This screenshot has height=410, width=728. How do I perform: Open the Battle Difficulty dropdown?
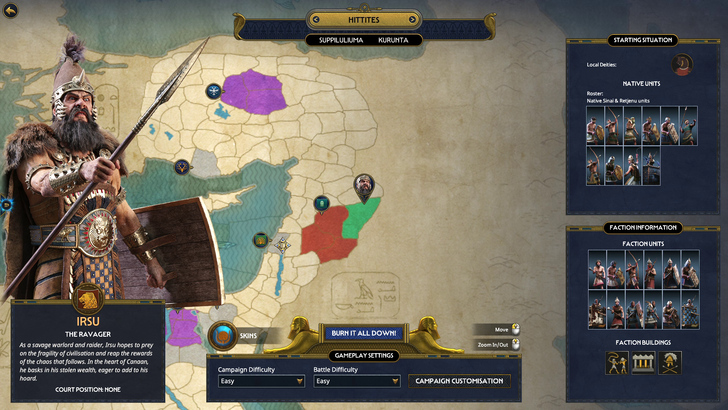[356, 381]
